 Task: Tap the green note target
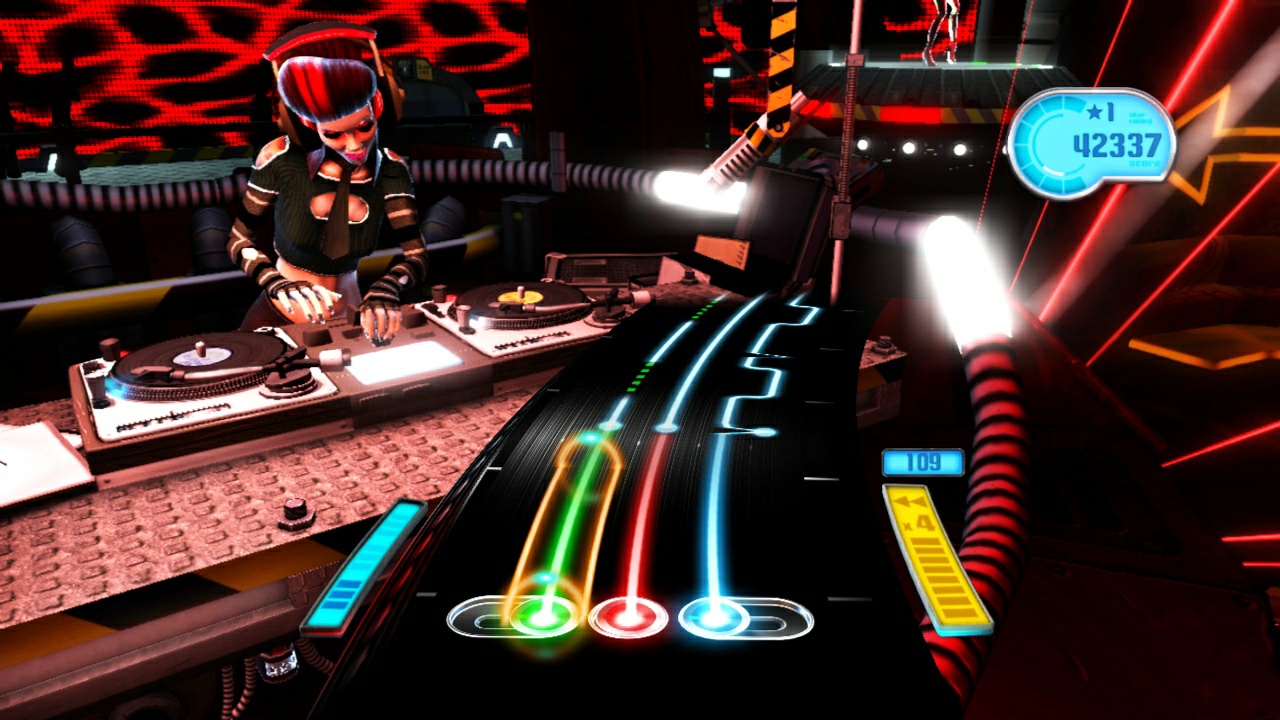[540, 617]
